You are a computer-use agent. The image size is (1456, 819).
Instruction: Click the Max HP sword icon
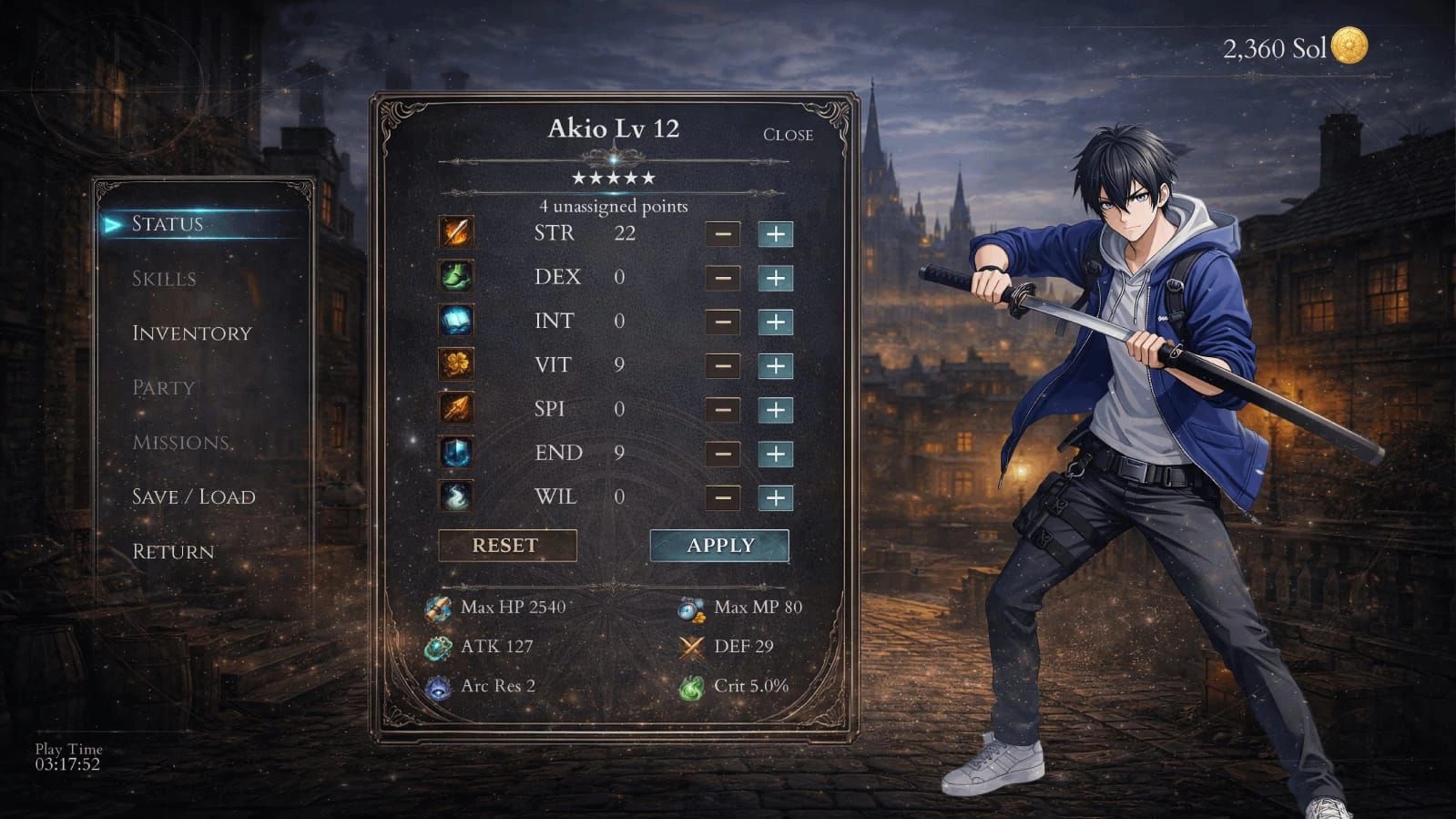[x=435, y=608]
